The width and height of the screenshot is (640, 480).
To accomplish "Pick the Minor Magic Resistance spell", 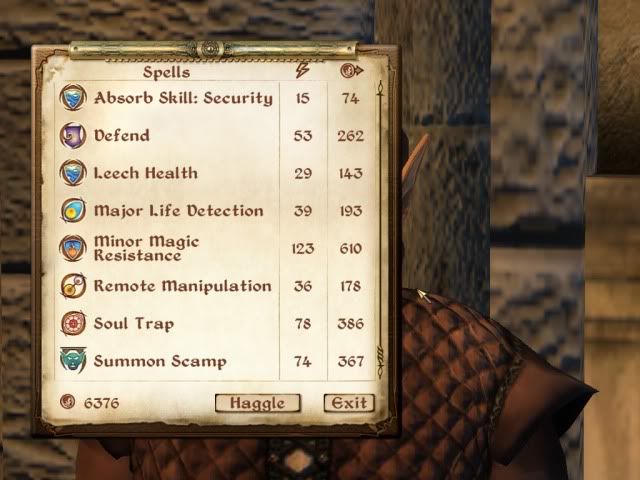I will (x=146, y=248).
